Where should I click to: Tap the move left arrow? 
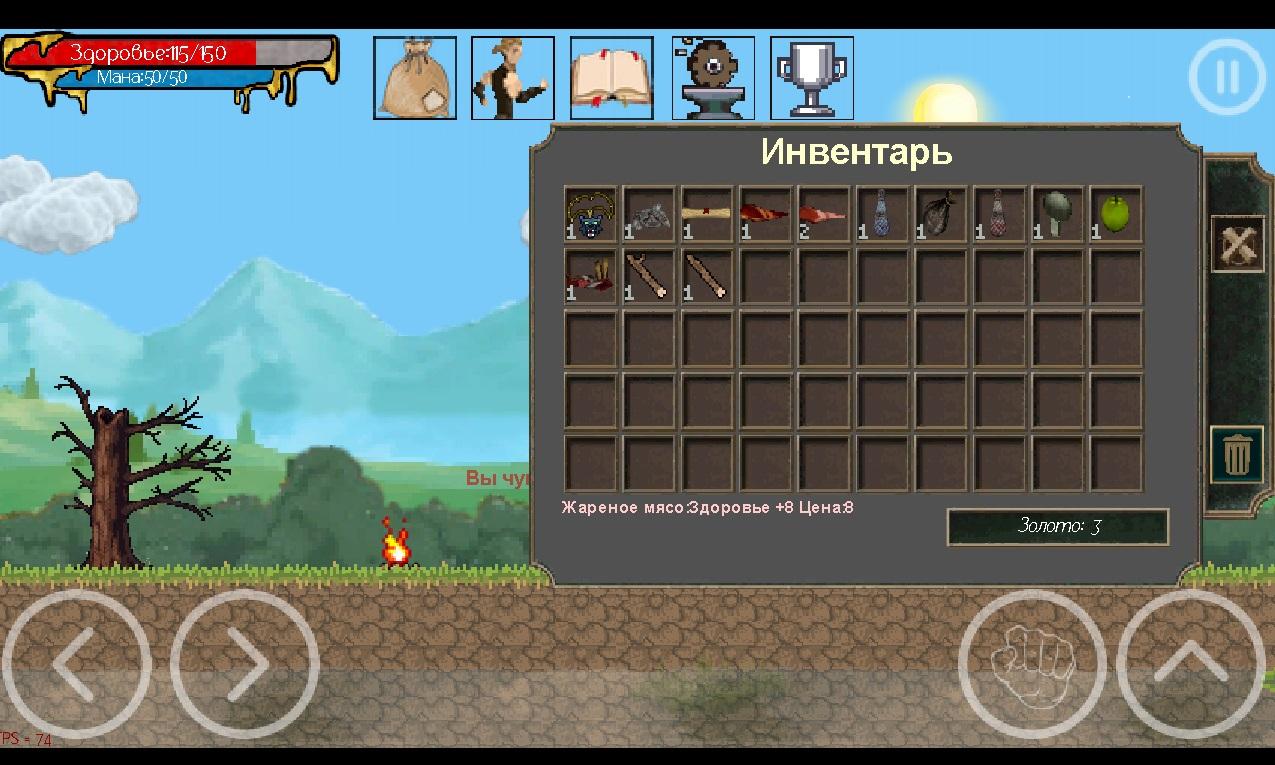(x=76, y=664)
